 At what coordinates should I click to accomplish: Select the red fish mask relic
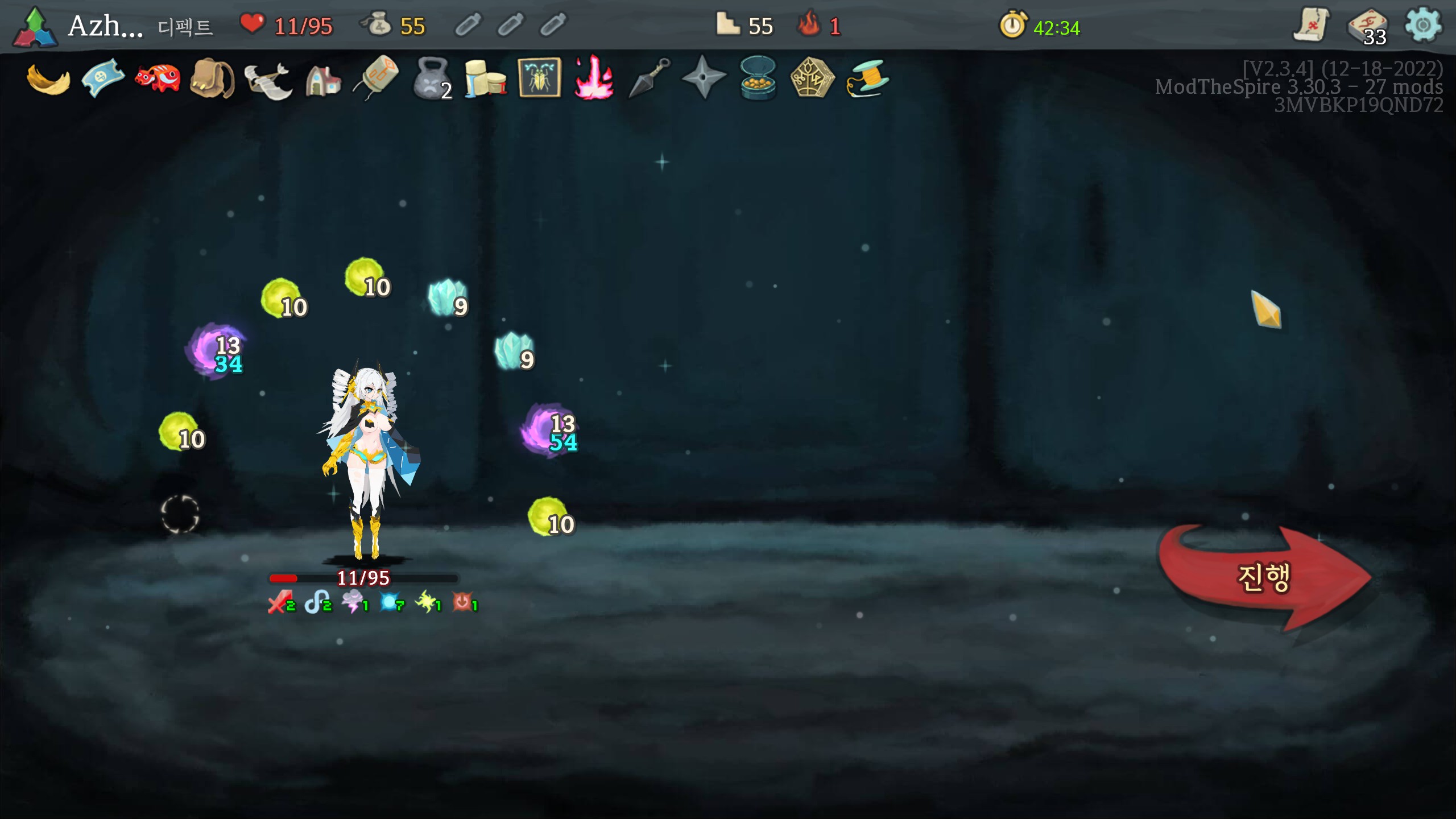coord(158,78)
